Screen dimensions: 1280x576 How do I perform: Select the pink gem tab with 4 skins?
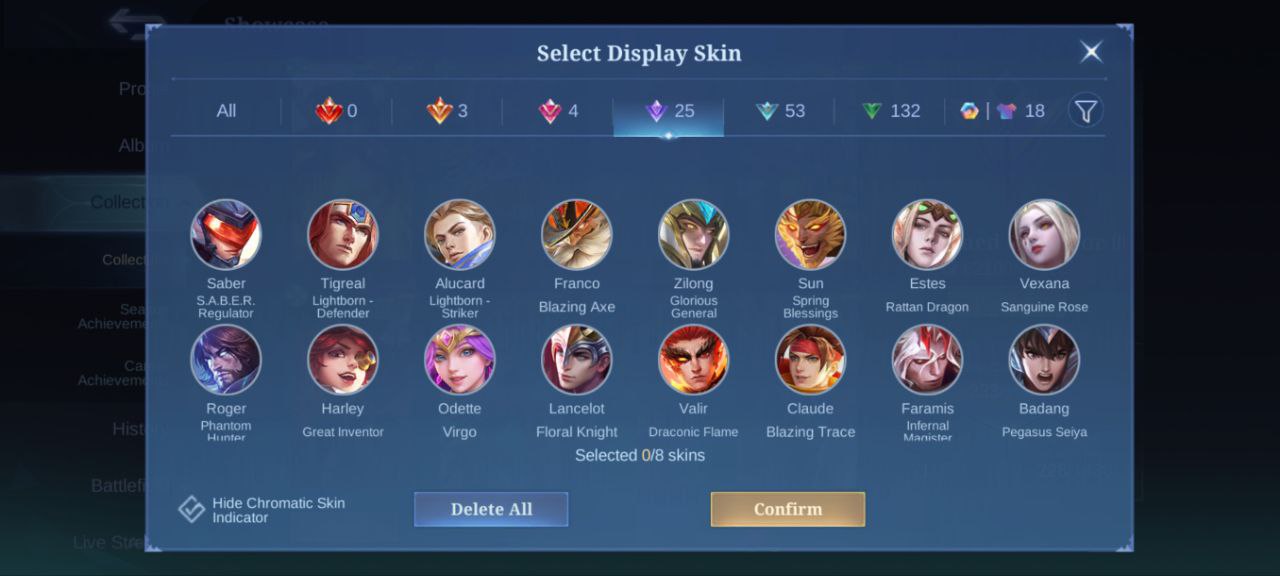[558, 111]
